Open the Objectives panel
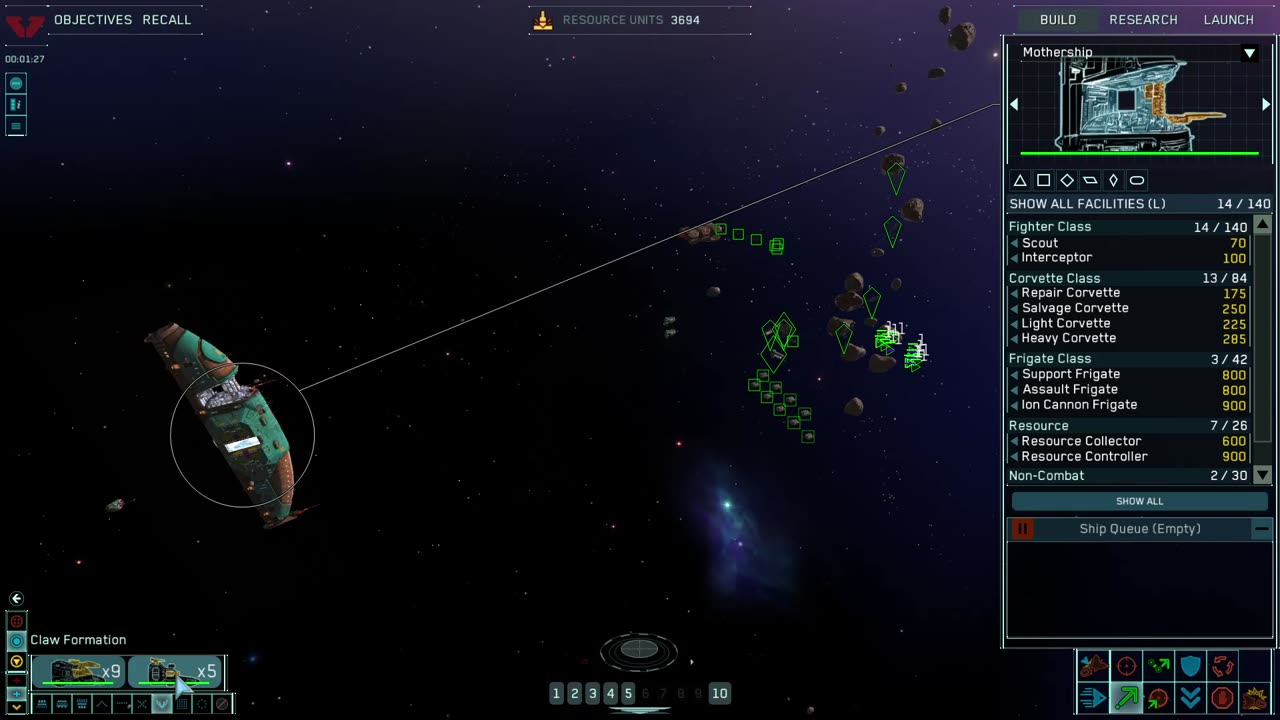 (x=93, y=20)
